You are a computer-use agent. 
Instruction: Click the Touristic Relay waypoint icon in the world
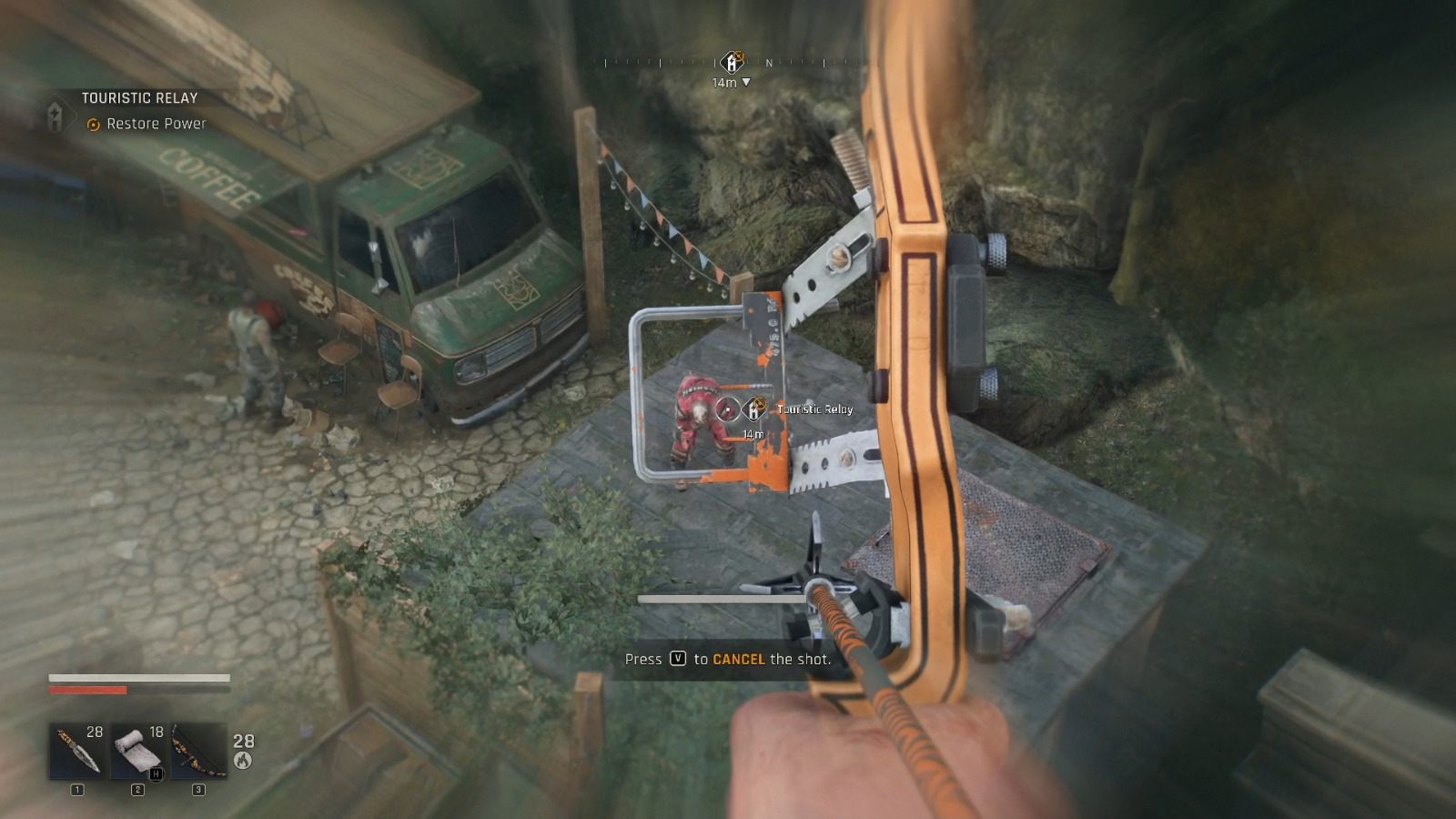(753, 409)
